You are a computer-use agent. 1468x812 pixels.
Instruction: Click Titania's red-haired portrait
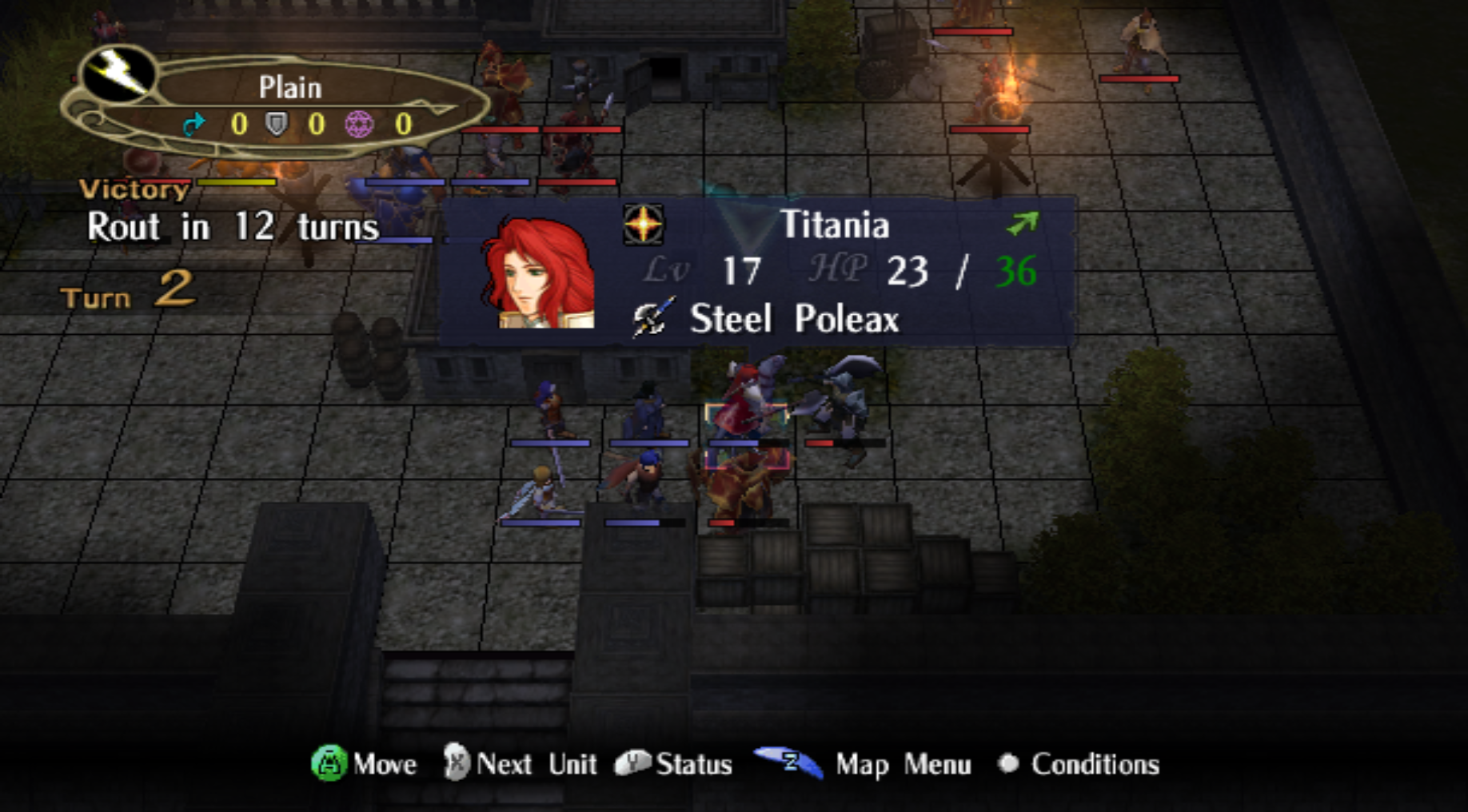pos(541,273)
